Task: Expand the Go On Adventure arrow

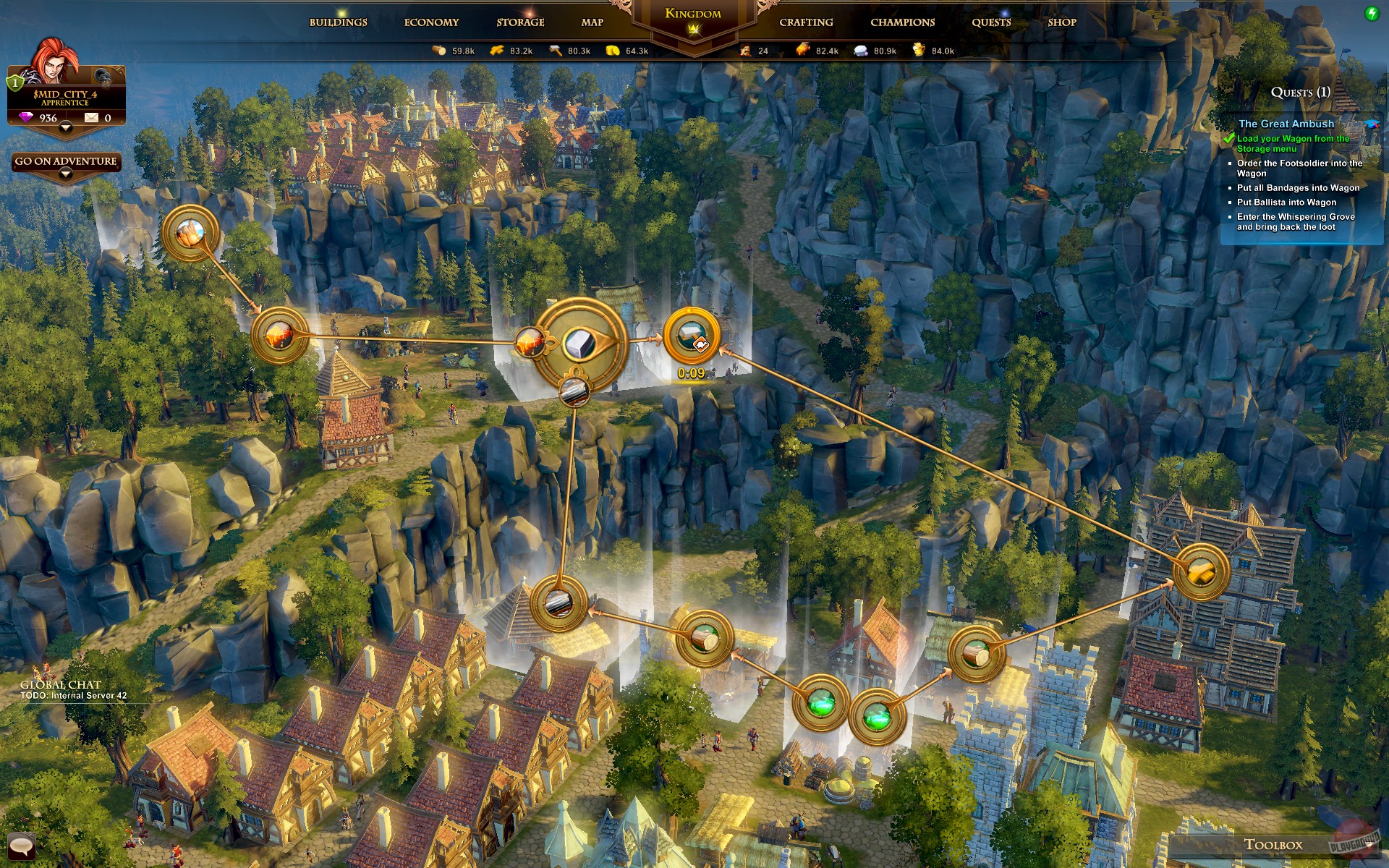Action: click(x=64, y=173)
